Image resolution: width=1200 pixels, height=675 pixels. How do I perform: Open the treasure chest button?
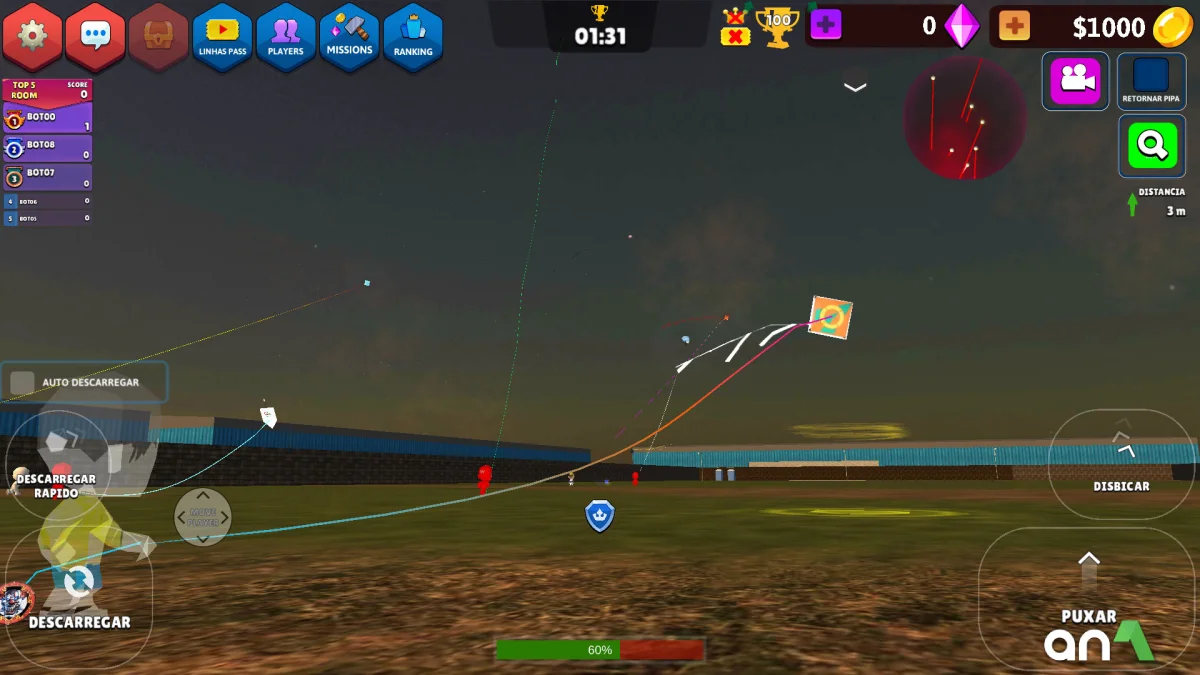click(x=158, y=36)
